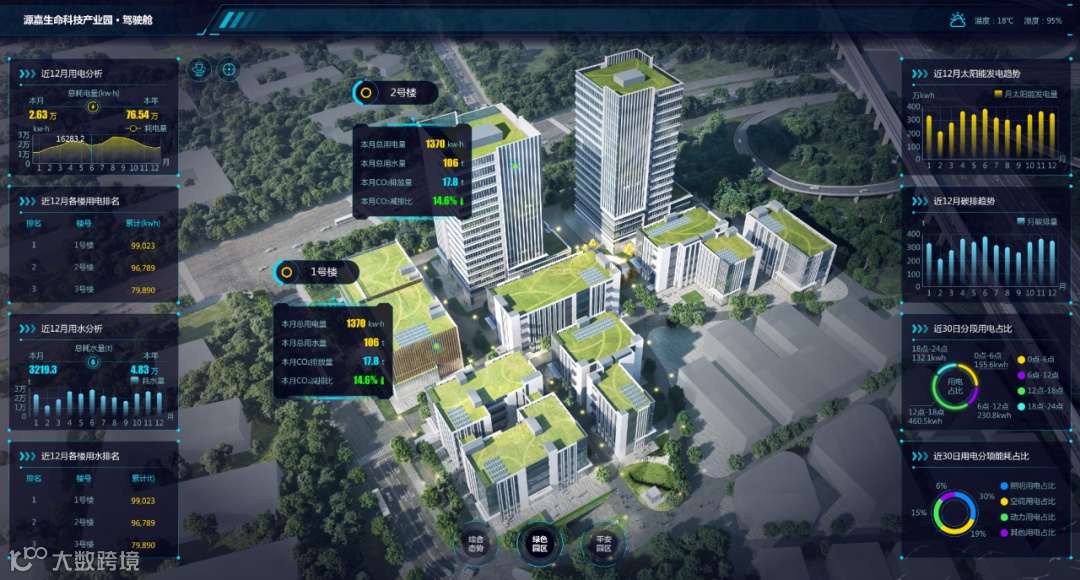Image resolution: width=1080 pixels, height=580 pixels.
Task: Switch to the 绿色园区 view
Action: (538, 542)
